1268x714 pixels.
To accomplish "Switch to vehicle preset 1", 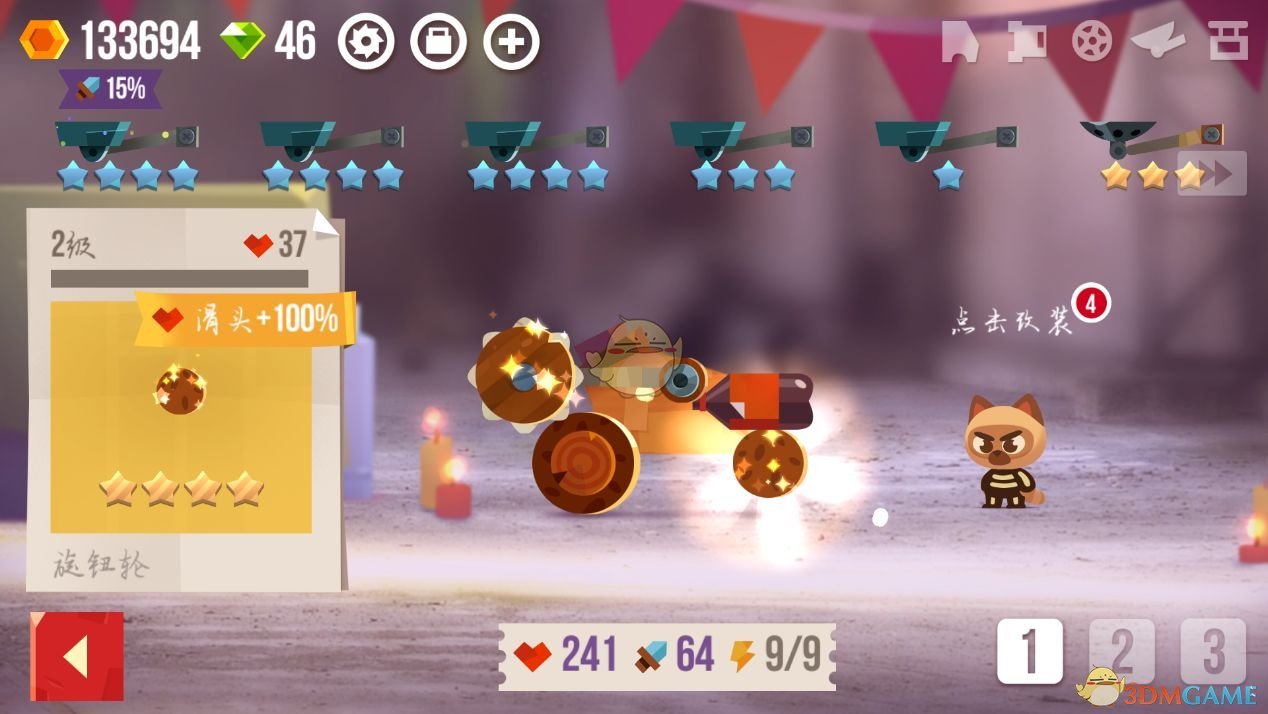I will [x=1029, y=652].
